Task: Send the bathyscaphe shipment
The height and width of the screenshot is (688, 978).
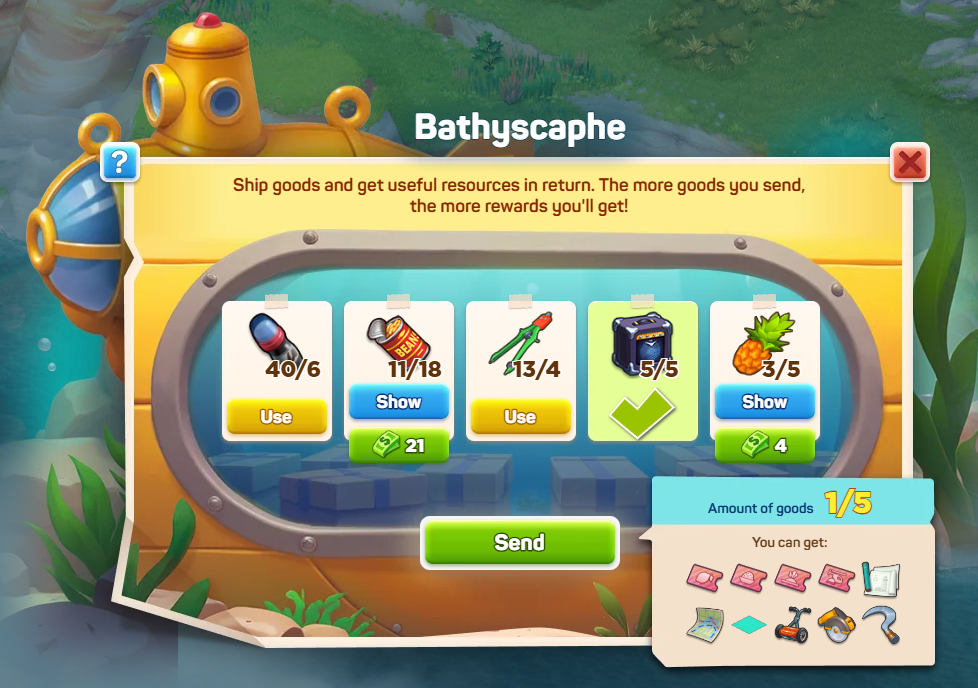Action: point(519,542)
